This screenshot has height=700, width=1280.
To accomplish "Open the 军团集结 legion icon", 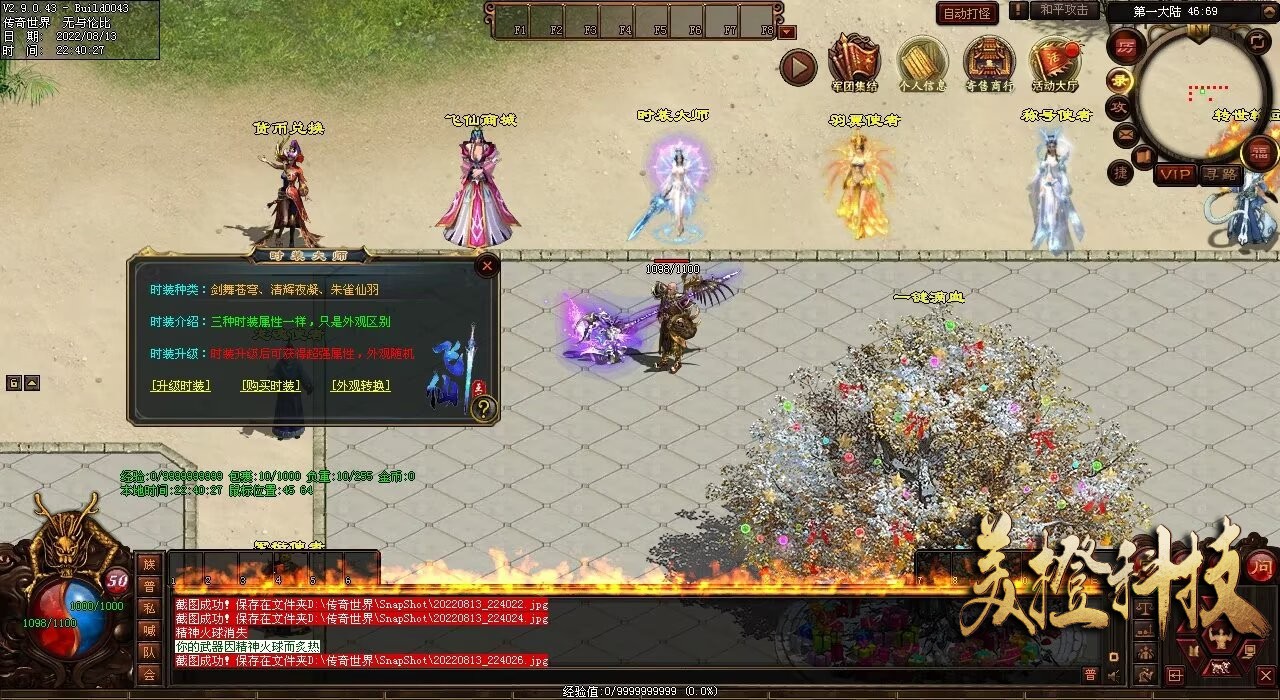I will pyautogui.click(x=854, y=63).
